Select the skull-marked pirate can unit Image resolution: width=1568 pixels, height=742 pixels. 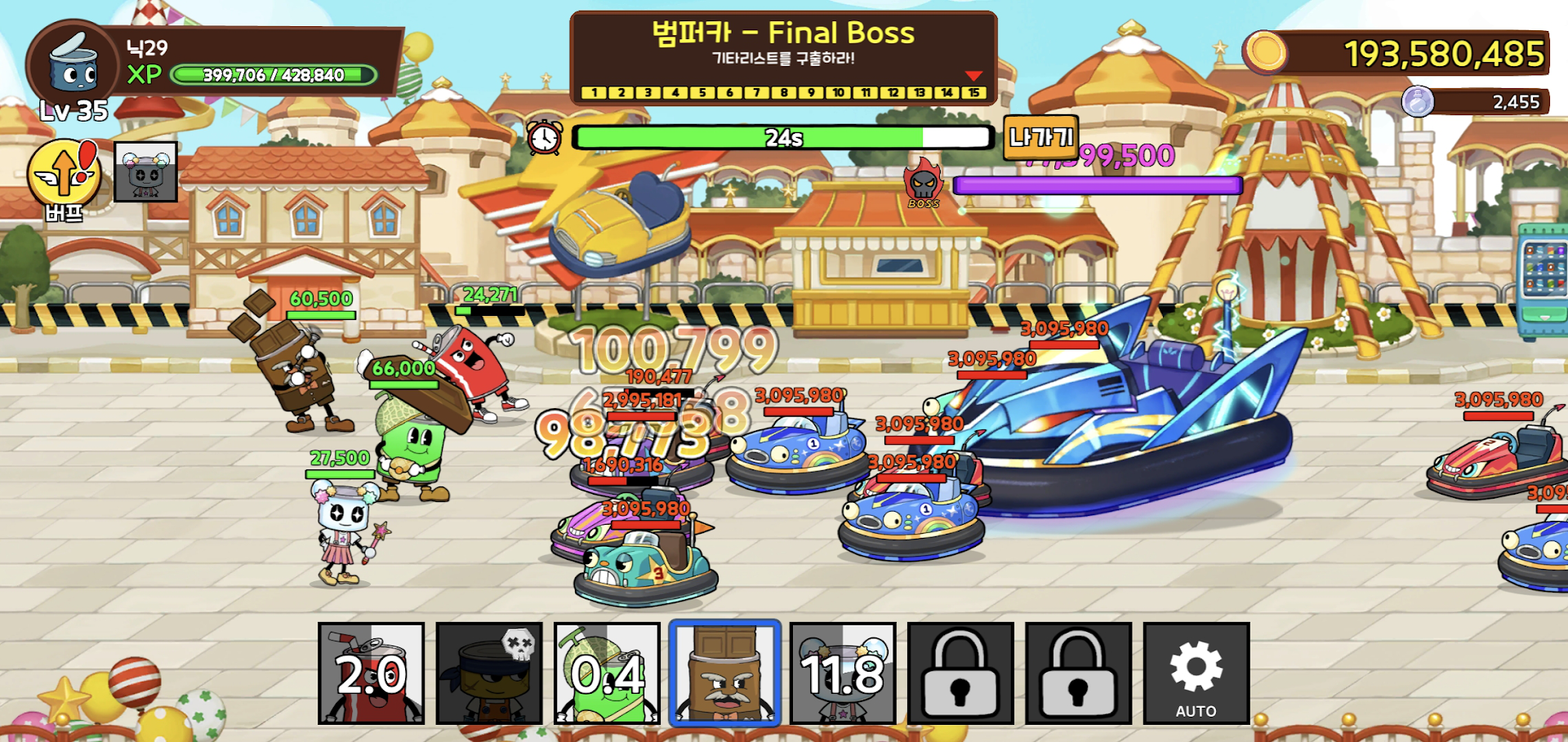(x=488, y=673)
